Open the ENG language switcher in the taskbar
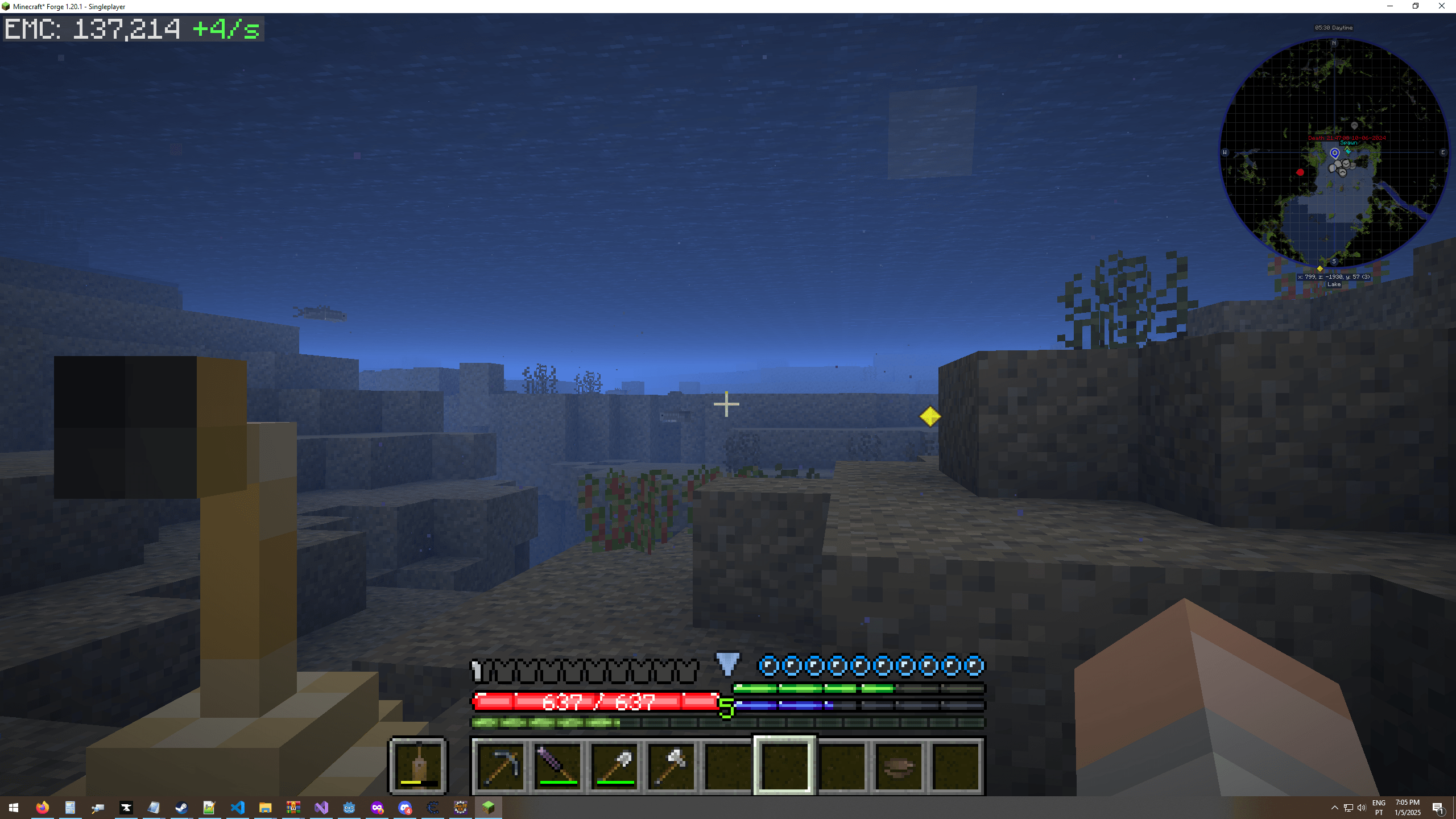Viewport: 1456px width, 819px height. point(1379,807)
